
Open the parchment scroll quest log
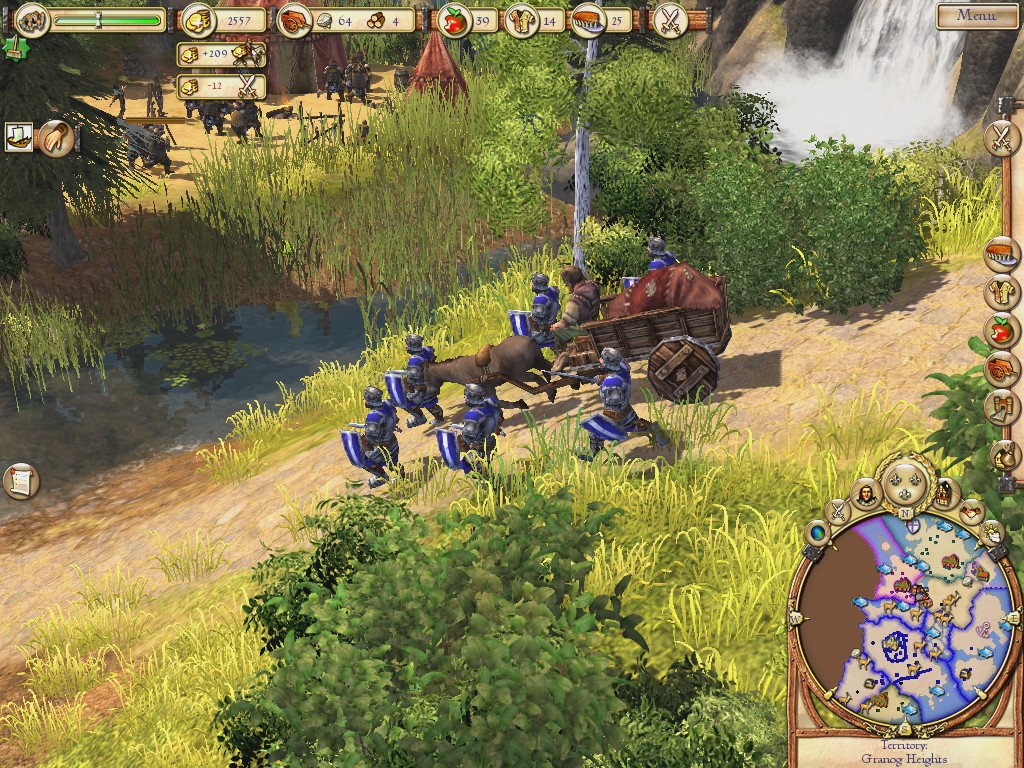tap(18, 481)
